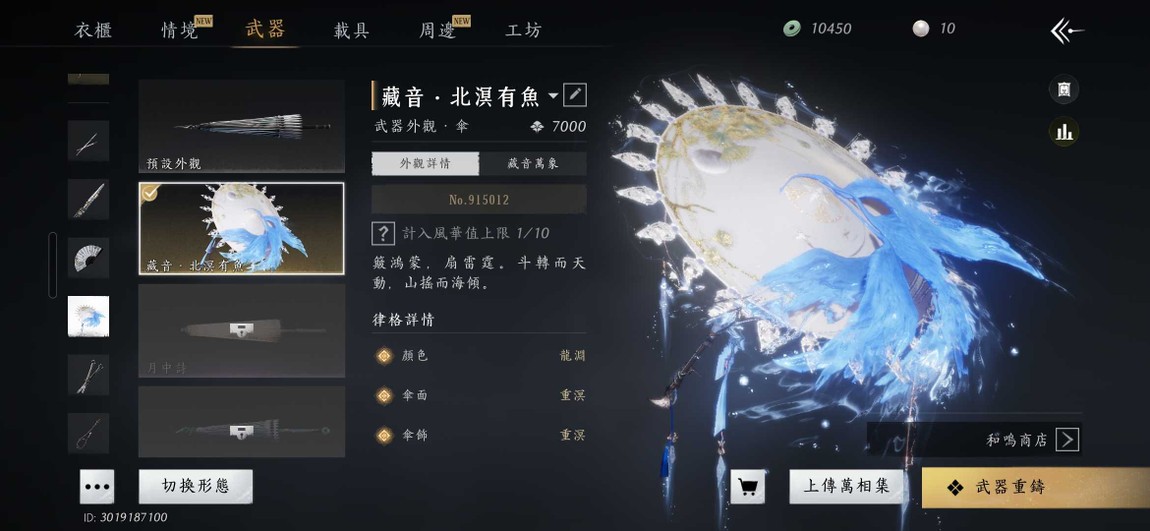Open the 載具 mounts tab
The height and width of the screenshot is (531, 1150).
(x=352, y=29)
